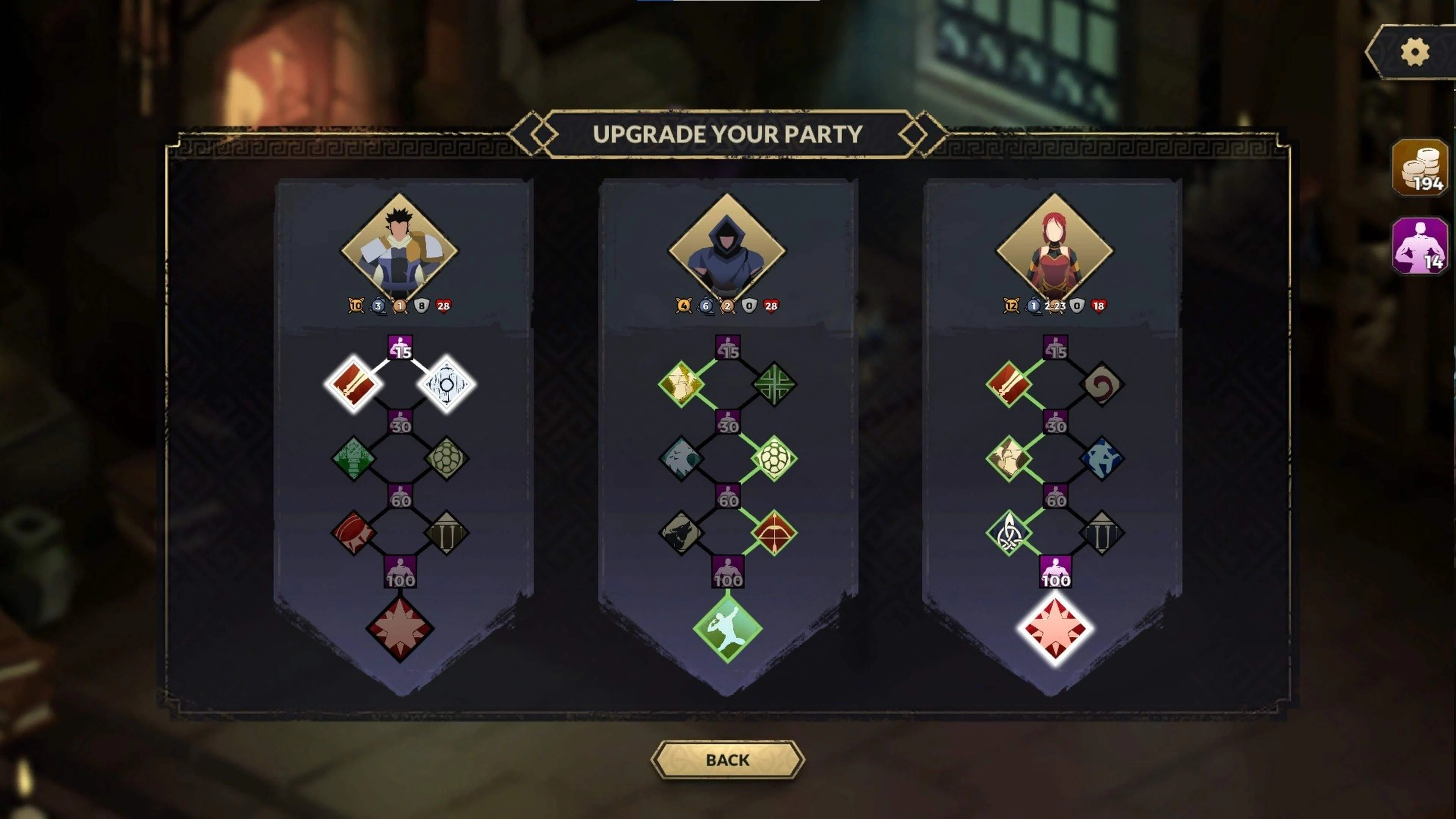The image size is (1456, 819).
Task: Select the rogue's crossbow skill node
Action: click(775, 532)
